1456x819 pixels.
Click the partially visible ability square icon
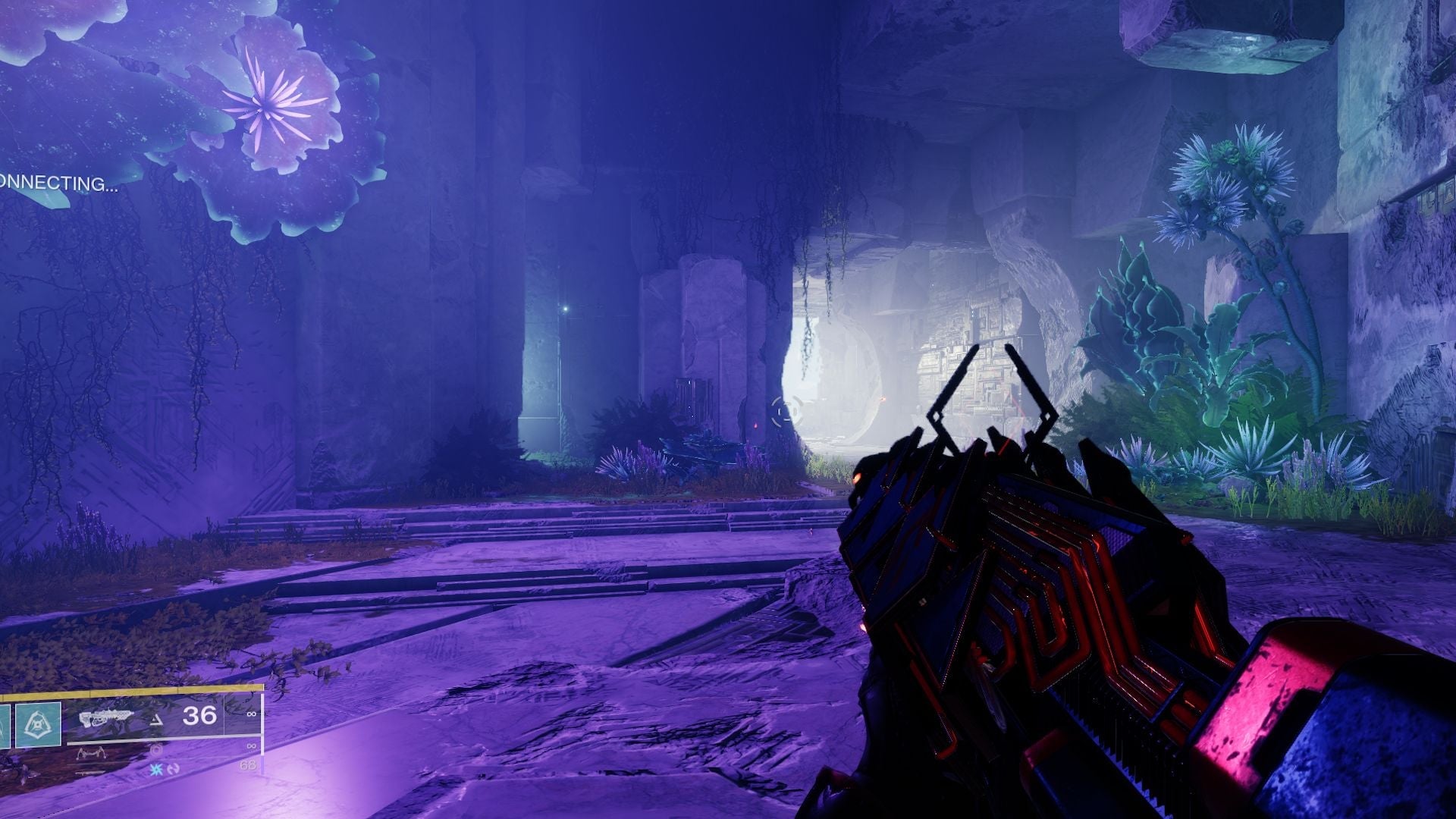4,726
